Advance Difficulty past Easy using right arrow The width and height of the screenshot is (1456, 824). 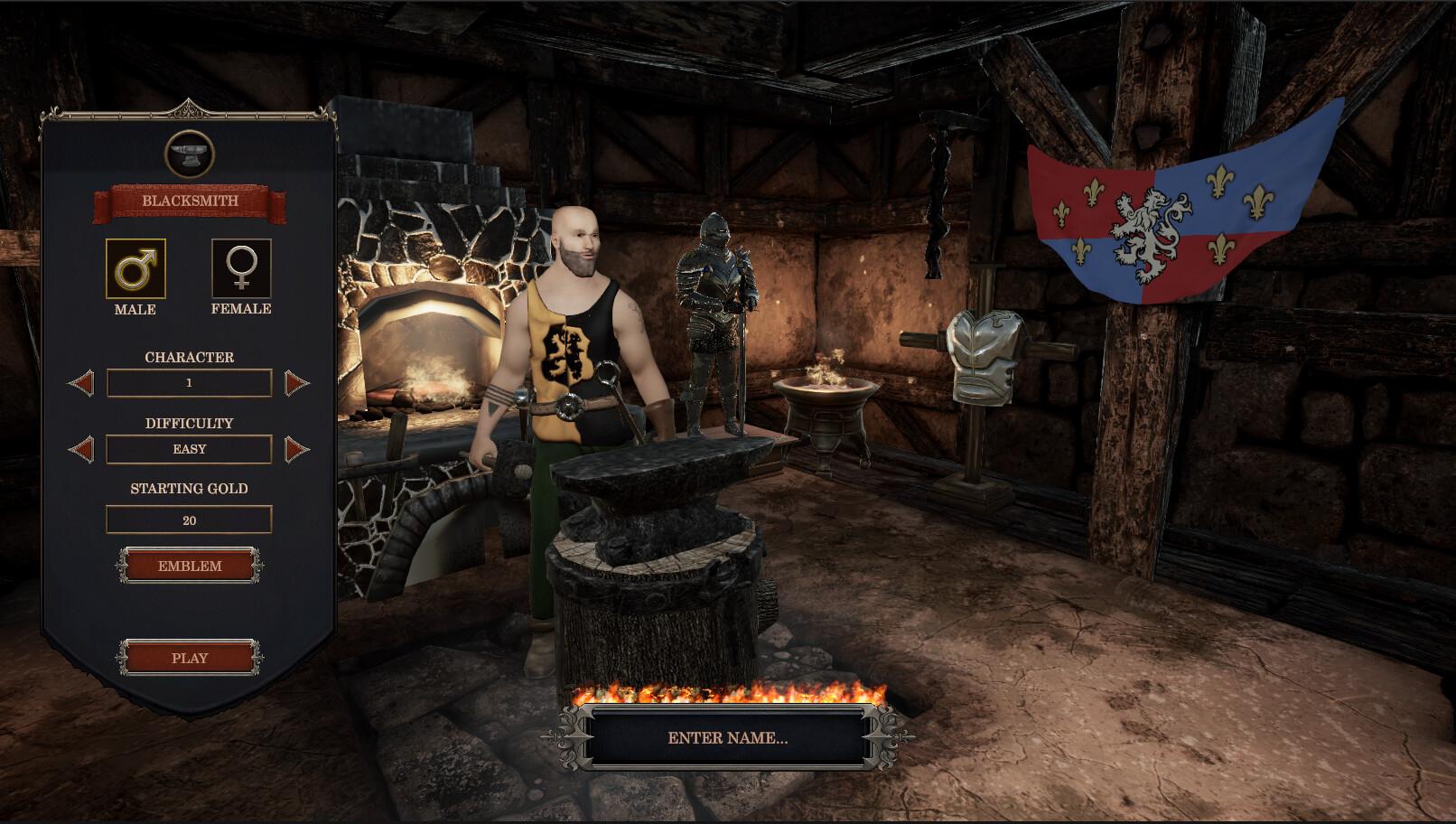coord(295,449)
